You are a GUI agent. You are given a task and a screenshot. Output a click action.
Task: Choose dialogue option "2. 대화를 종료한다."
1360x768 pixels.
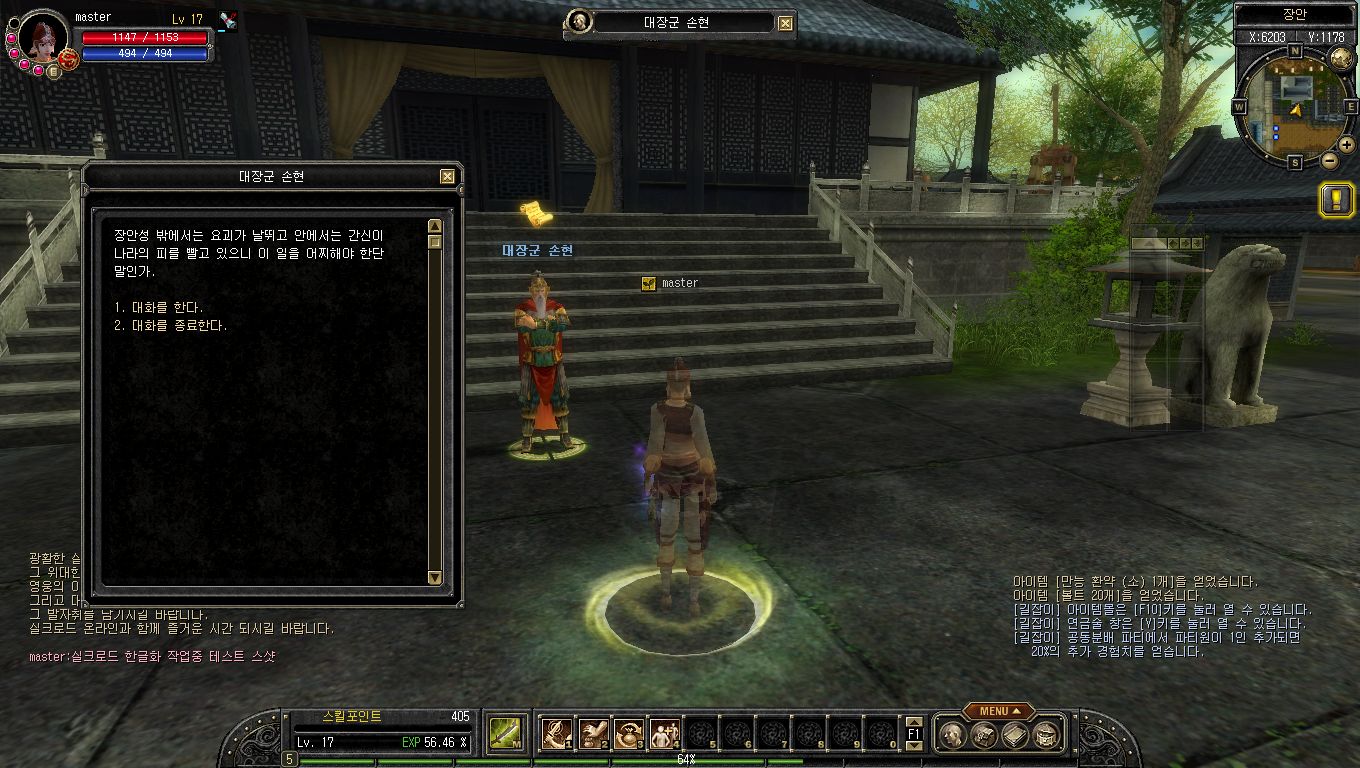[x=170, y=326]
